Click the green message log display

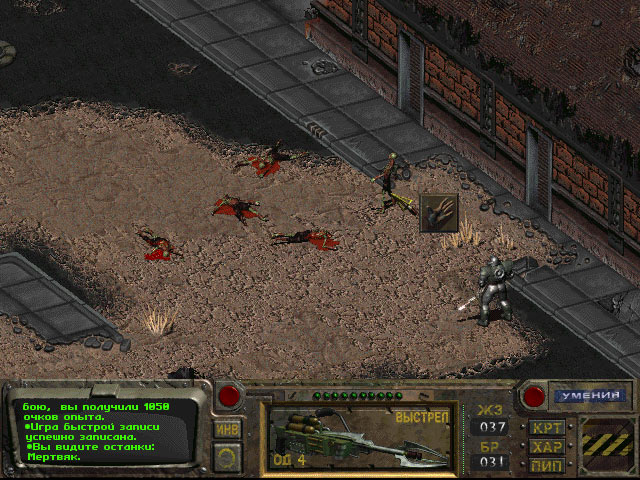(100, 430)
